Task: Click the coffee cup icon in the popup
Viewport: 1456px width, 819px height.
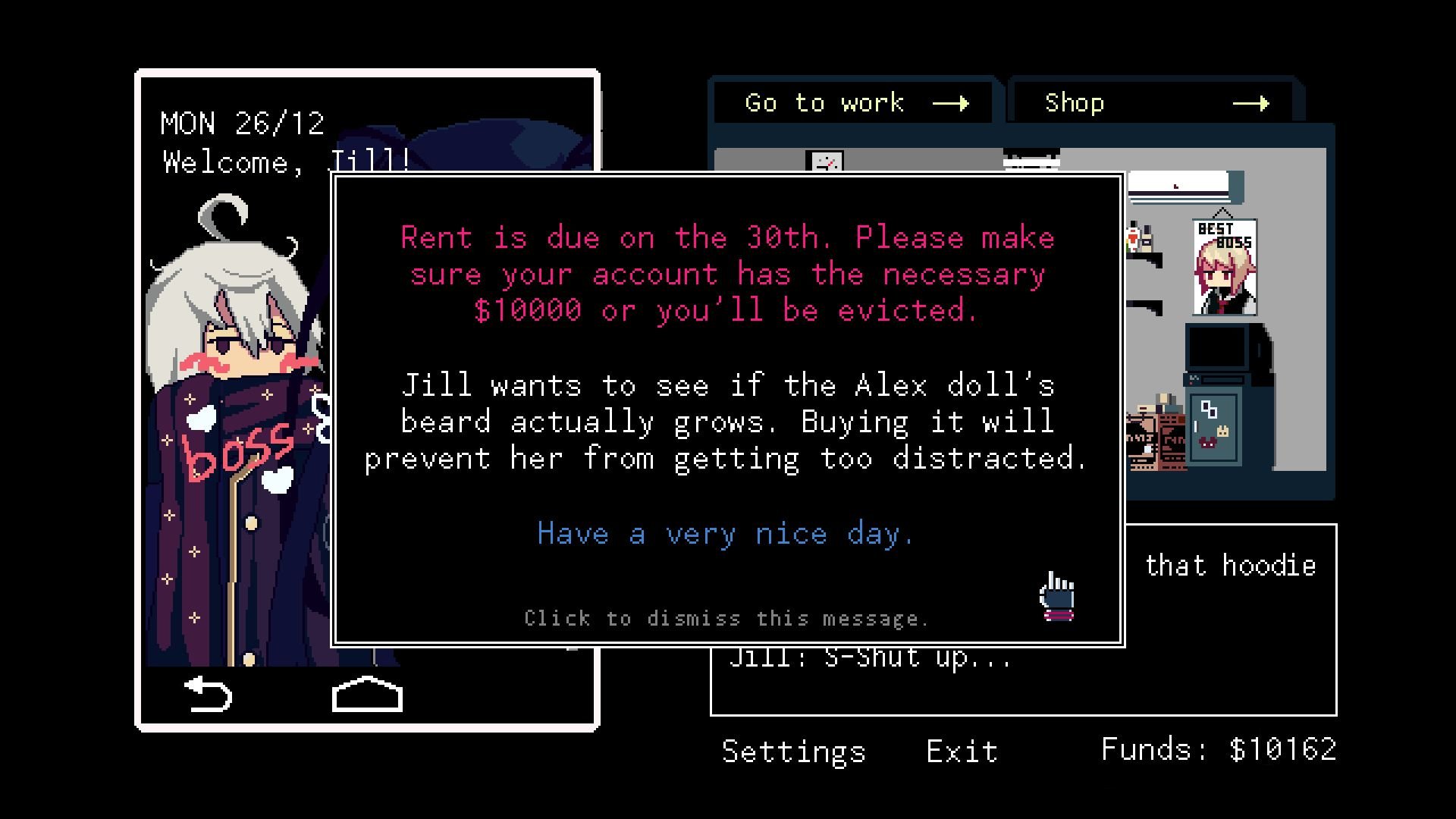Action: [1056, 599]
